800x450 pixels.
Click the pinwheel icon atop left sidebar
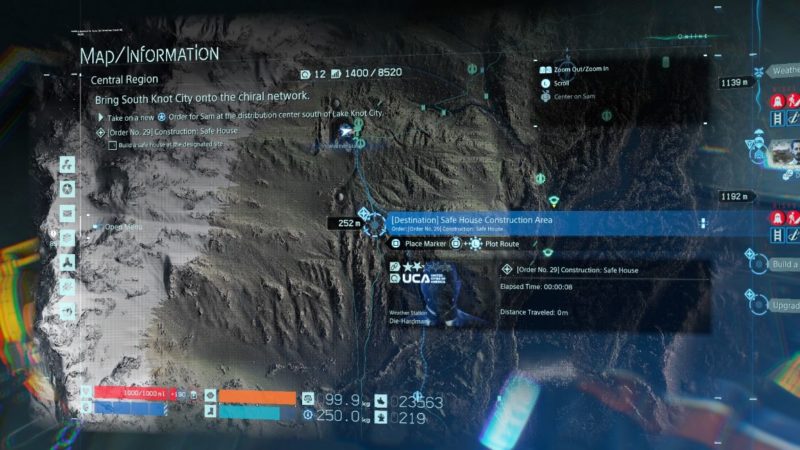67,165
